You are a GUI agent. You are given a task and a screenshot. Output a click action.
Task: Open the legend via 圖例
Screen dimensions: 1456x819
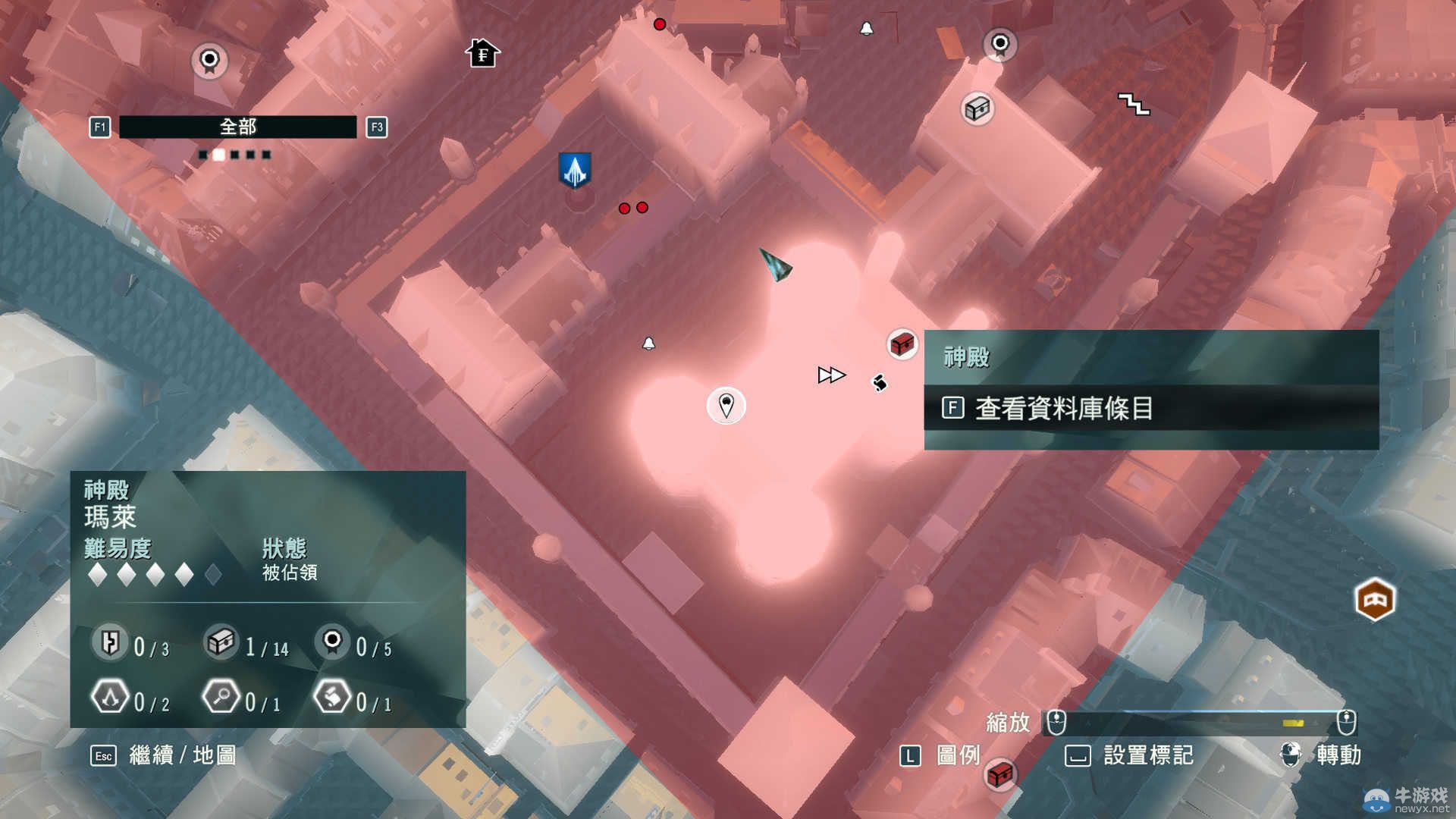click(957, 755)
